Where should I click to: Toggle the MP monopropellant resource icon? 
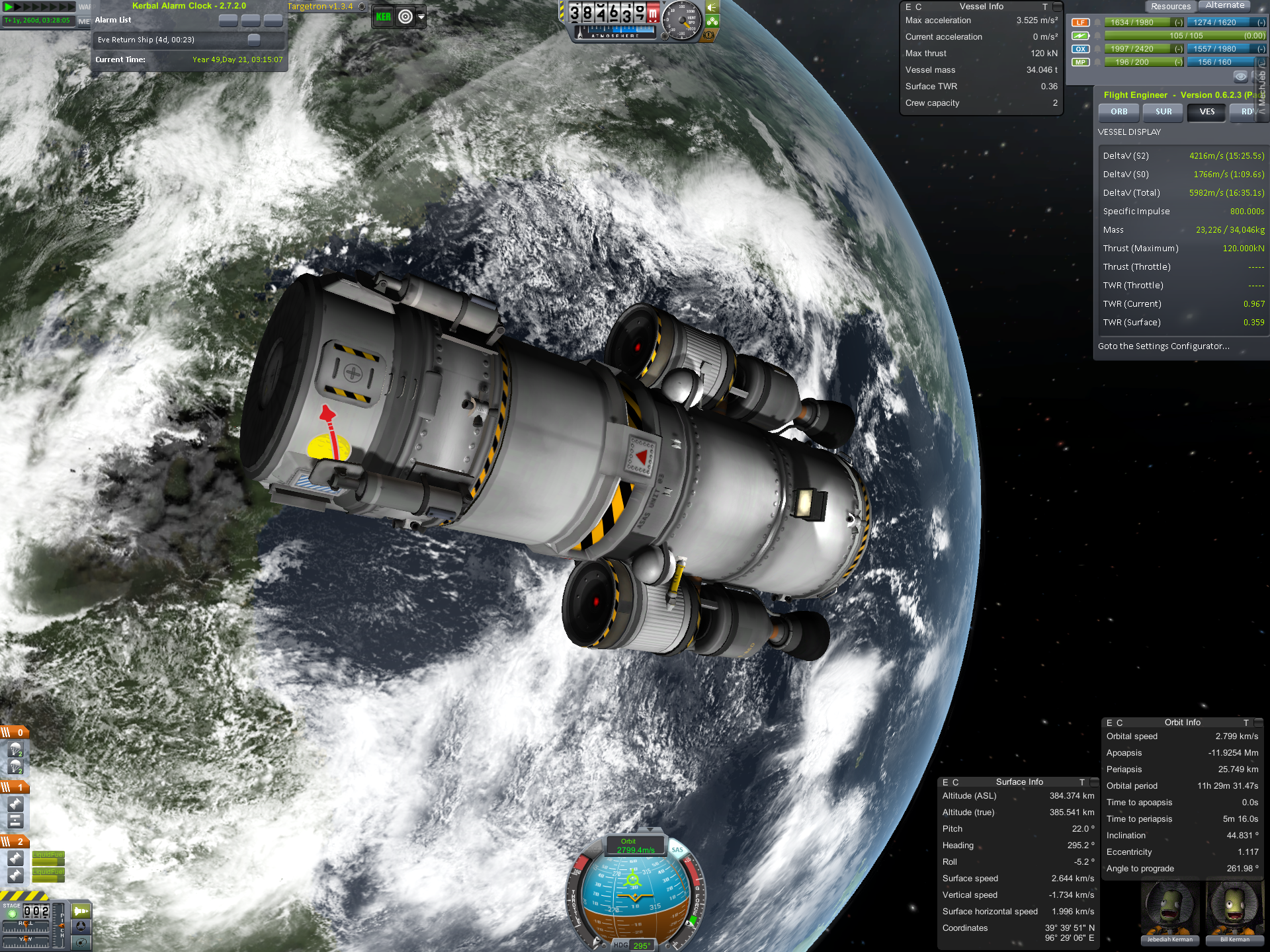point(1080,62)
